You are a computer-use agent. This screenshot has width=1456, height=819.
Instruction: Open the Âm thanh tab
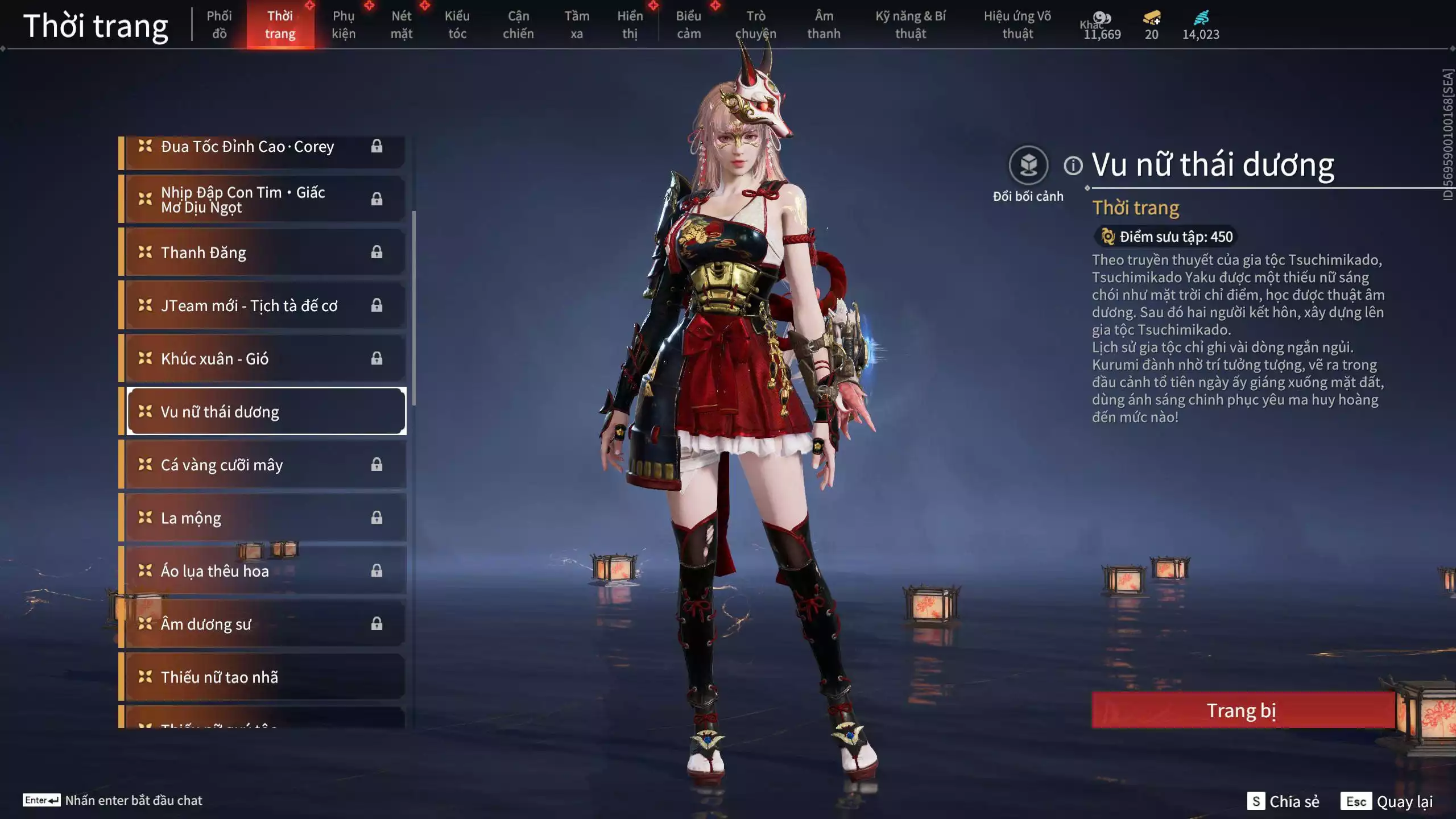824,24
